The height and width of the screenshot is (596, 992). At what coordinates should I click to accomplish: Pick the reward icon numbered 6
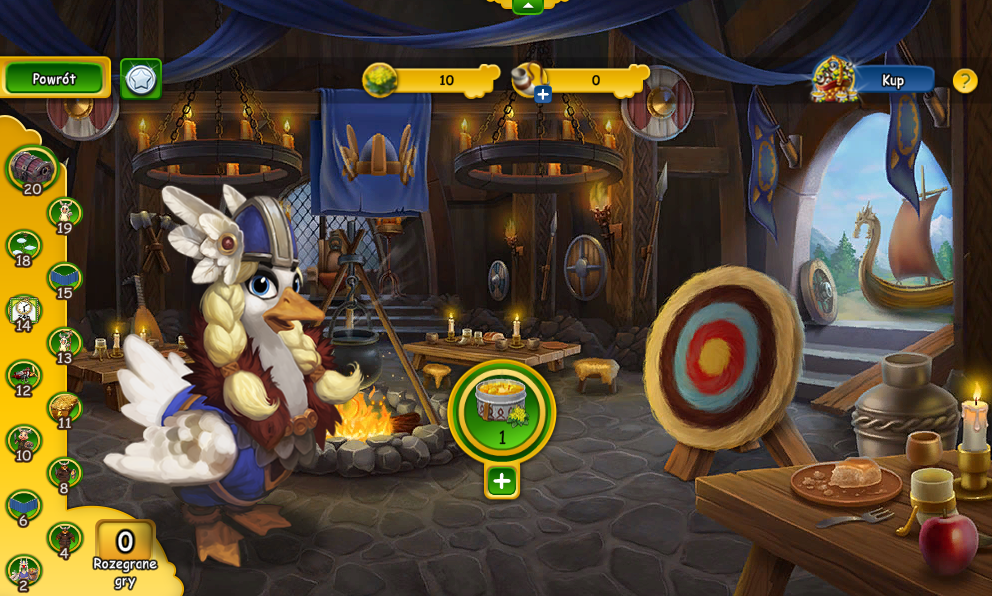coord(23,505)
